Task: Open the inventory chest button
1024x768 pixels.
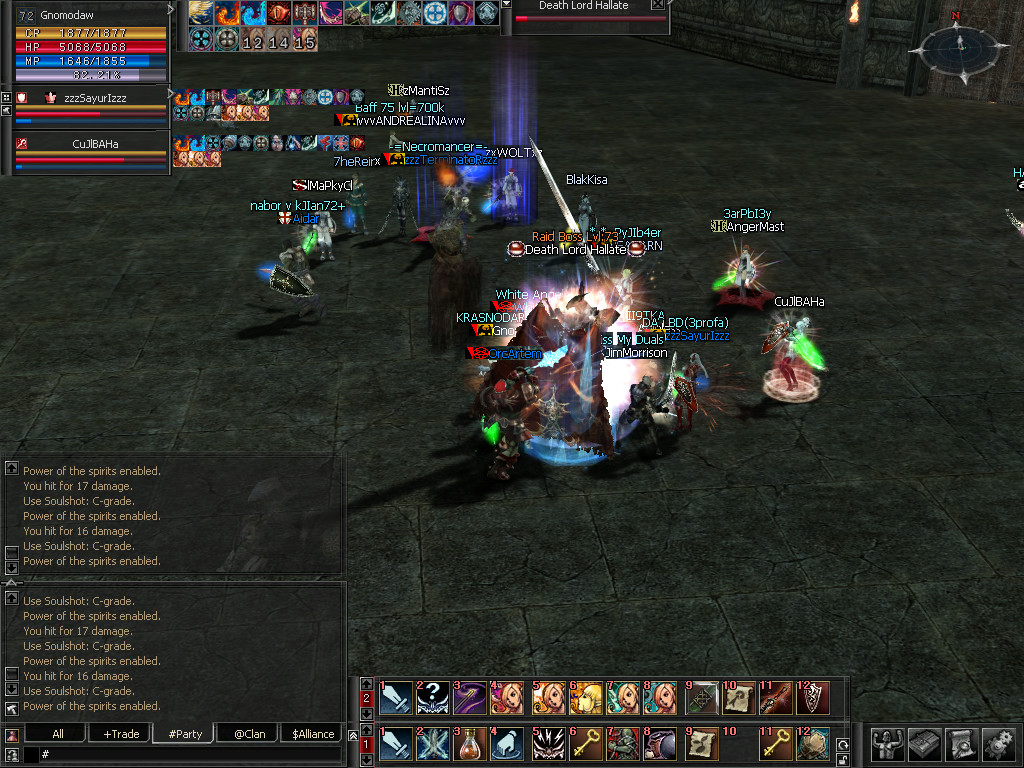Action: pyautogui.click(x=923, y=743)
